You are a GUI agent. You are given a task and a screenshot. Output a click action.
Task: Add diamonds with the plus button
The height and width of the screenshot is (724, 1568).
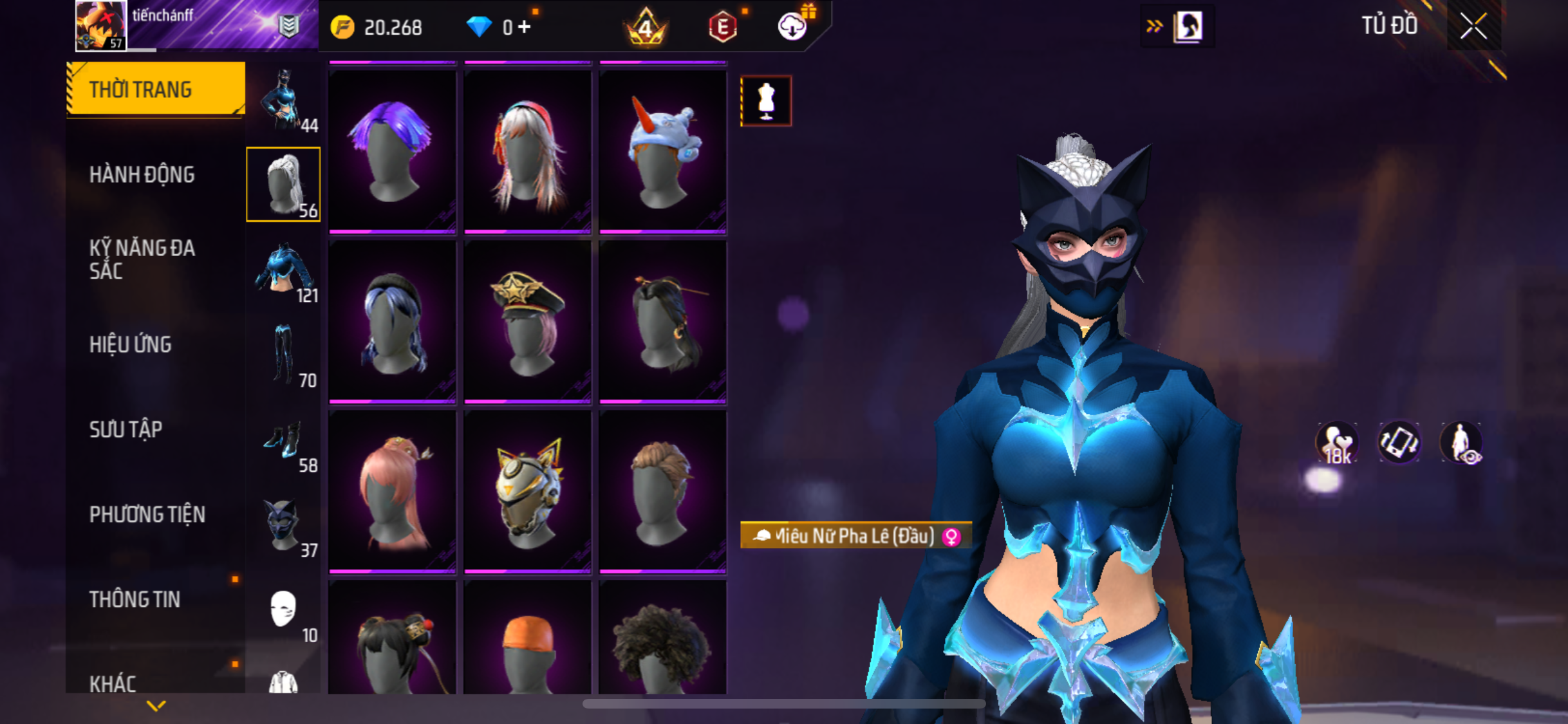point(525,27)
